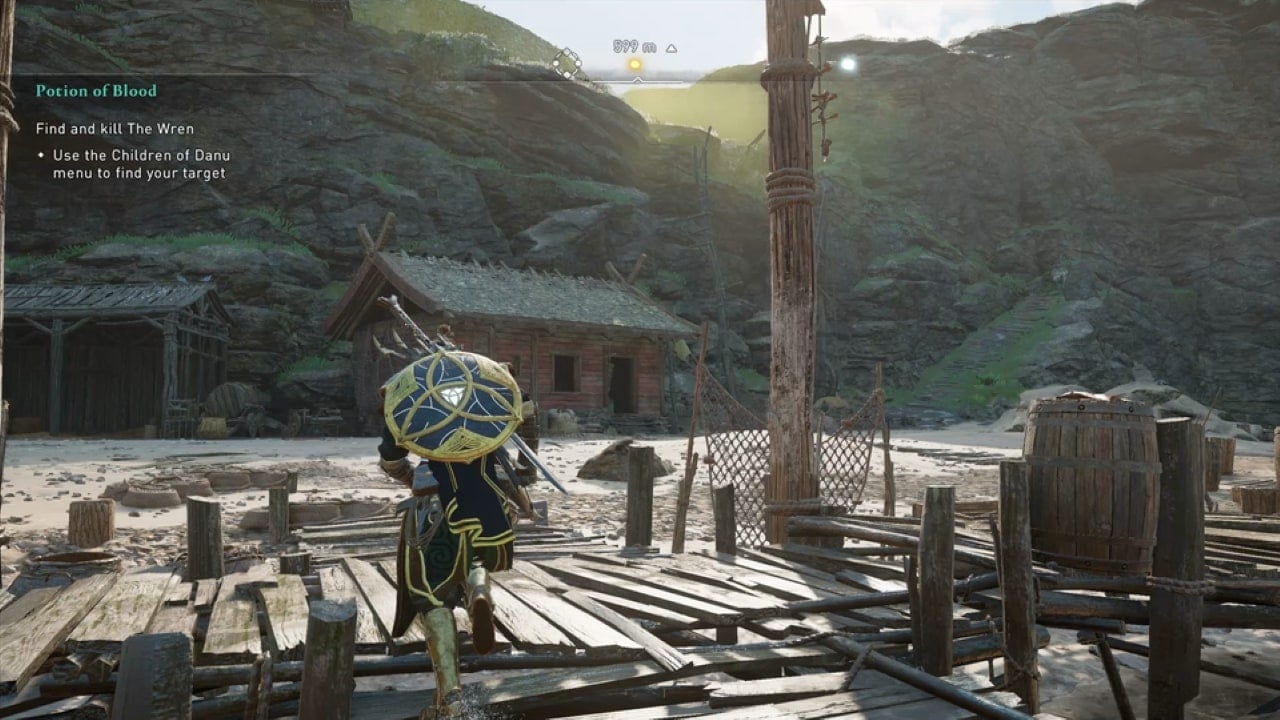Expand the Potion of Blood quest details
The height and width of the screenshot is (720, 1280).
(95, 90)
